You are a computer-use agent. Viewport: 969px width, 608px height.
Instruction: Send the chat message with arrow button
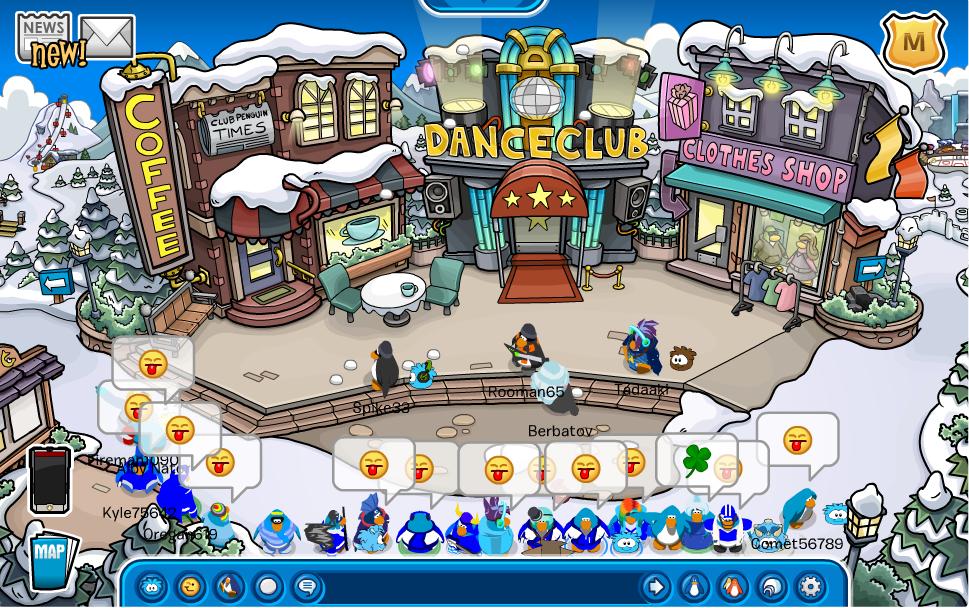click(656, 587)
